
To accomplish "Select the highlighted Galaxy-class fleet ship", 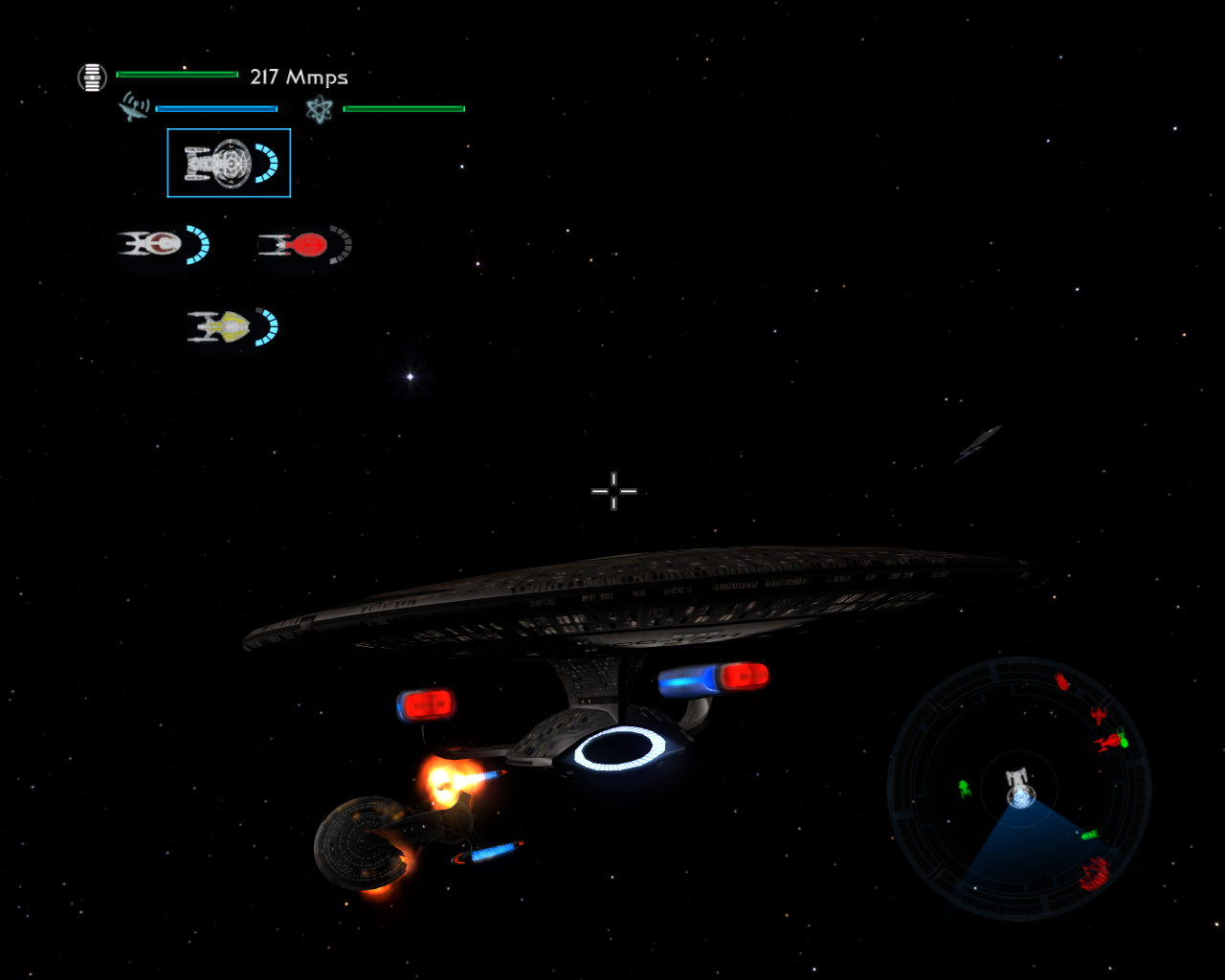I will pyautogui.click(x=229, y=163).
